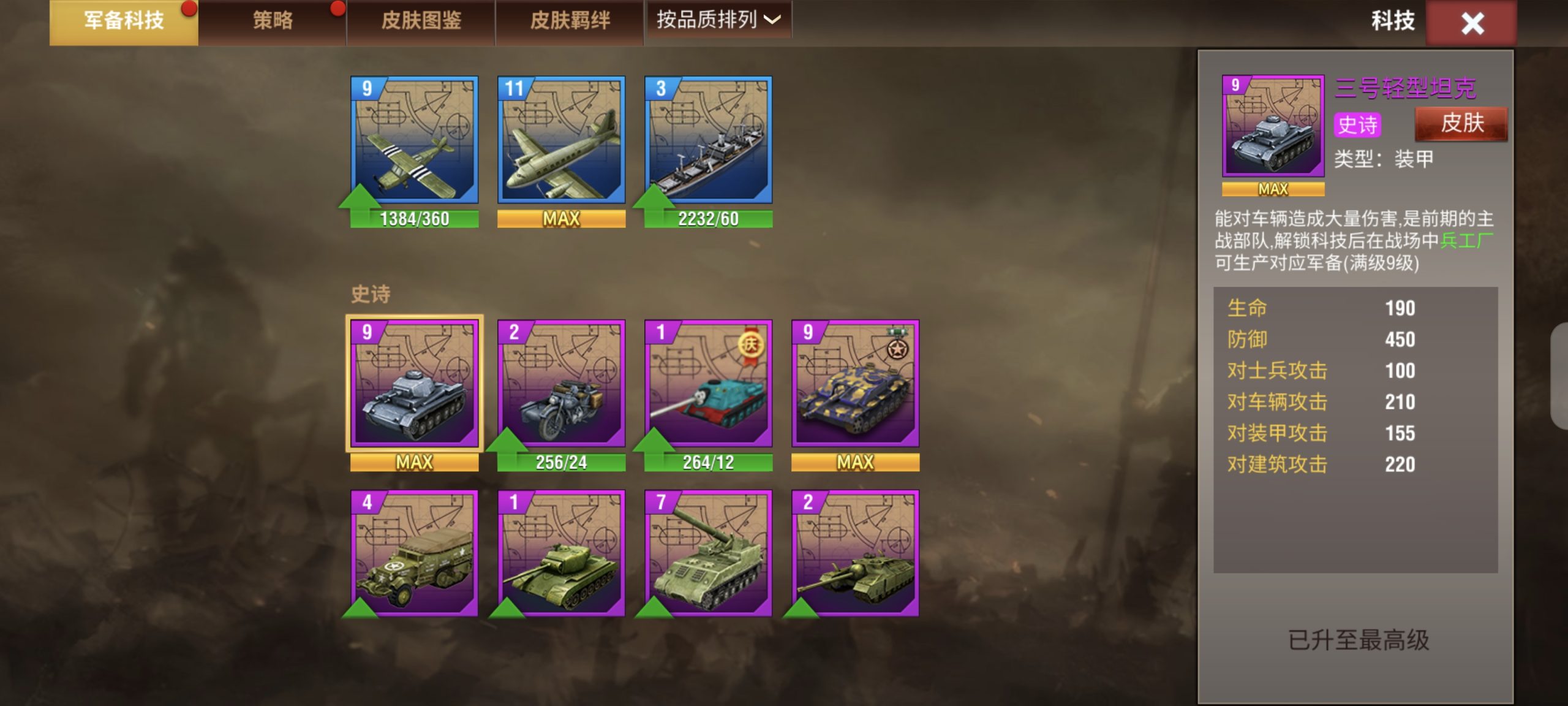This screenshot has height=706, width=1568.
Task: Select the level 4 half-track truck card
Action: 415,553
